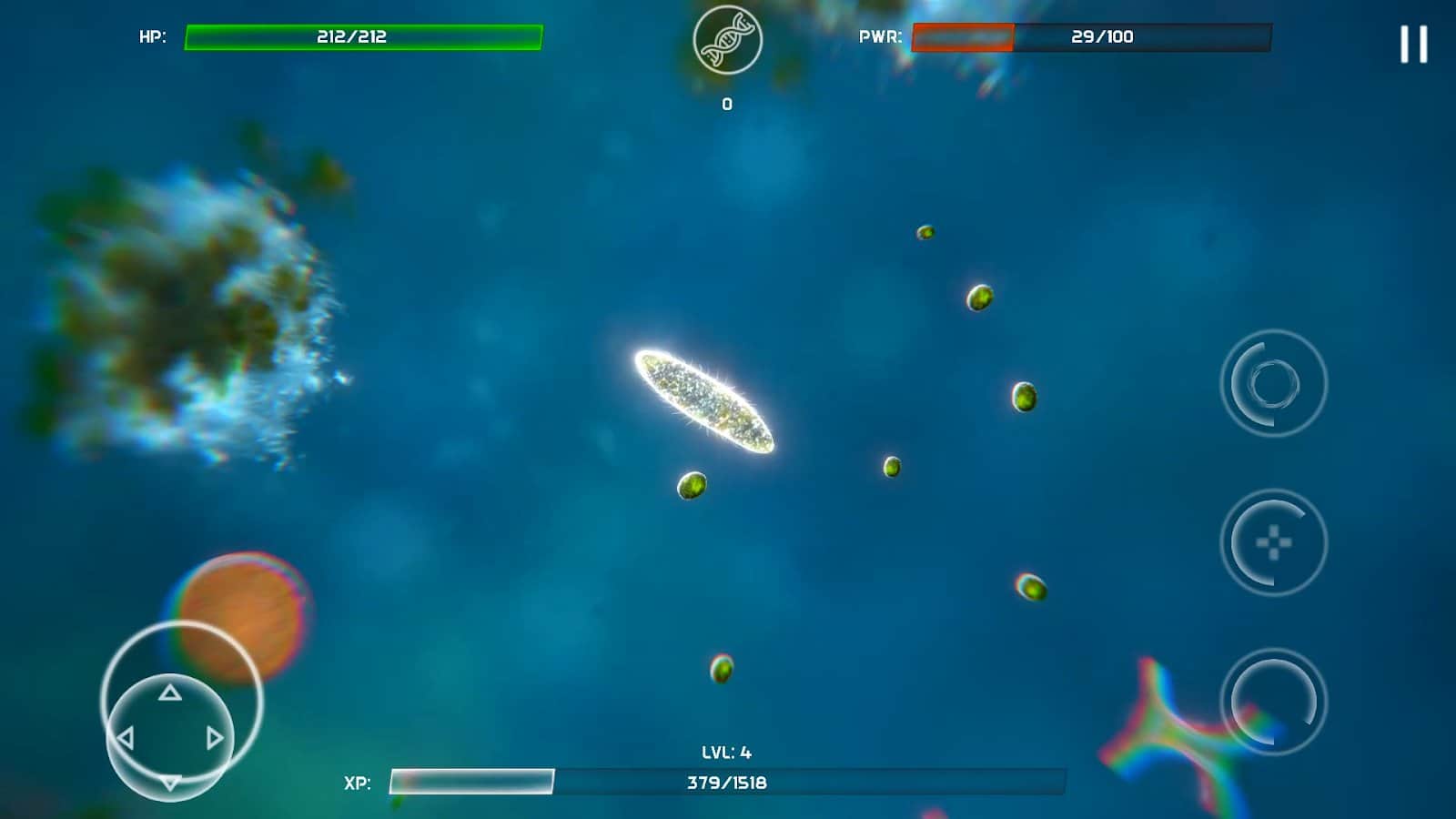
Task: Tap the green algae below the paramecium
Action: [694, 483]
